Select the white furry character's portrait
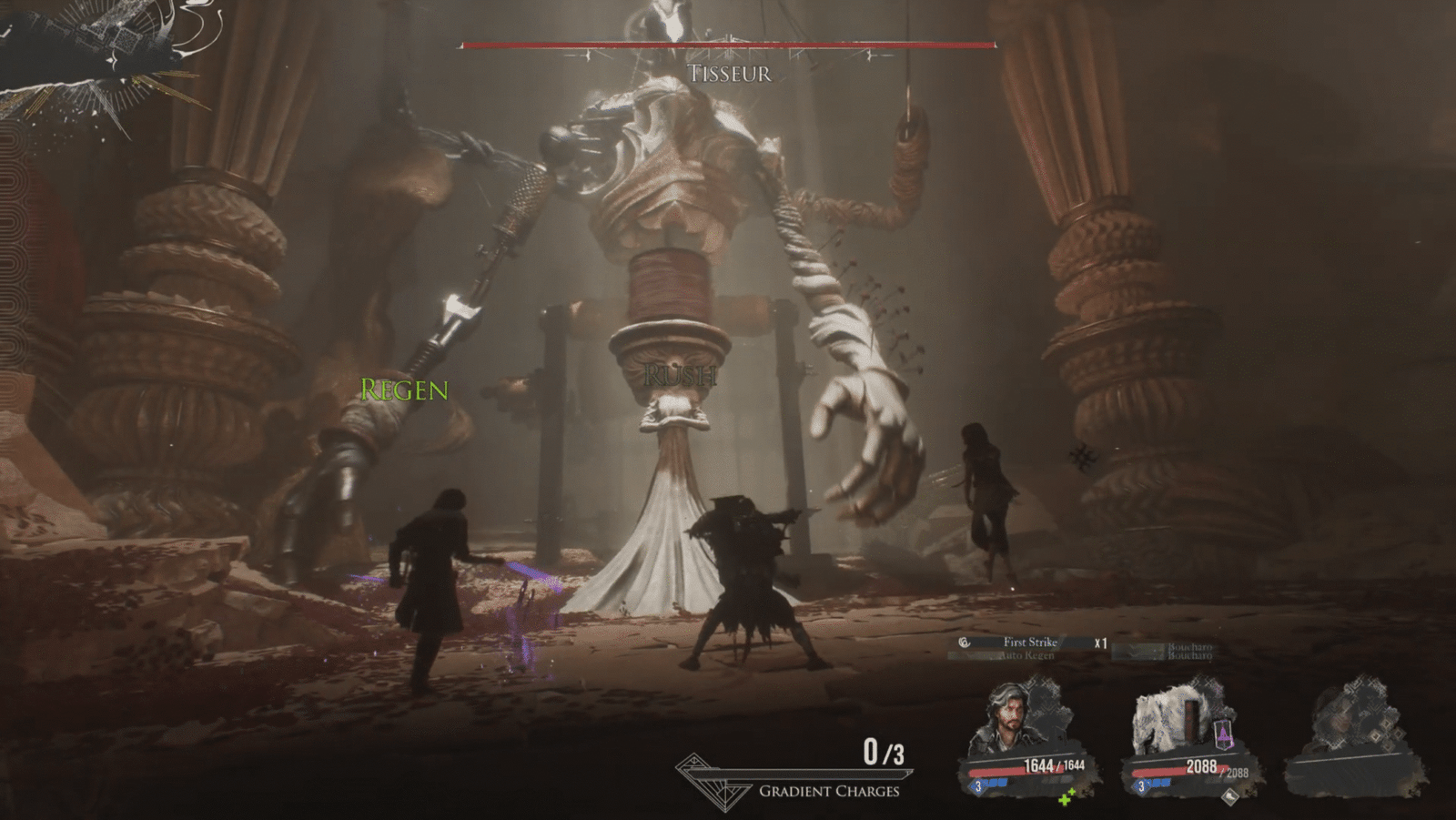The width and height of the screenshot is (1456, 820). (x=1169, y=719)
